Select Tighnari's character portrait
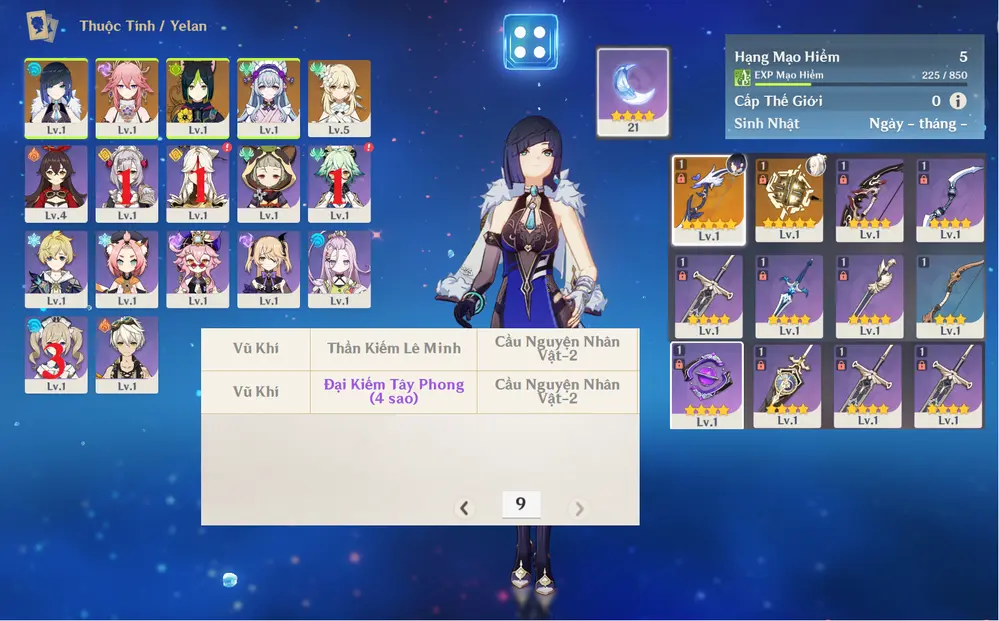999x621 pixels. point(198,97)
